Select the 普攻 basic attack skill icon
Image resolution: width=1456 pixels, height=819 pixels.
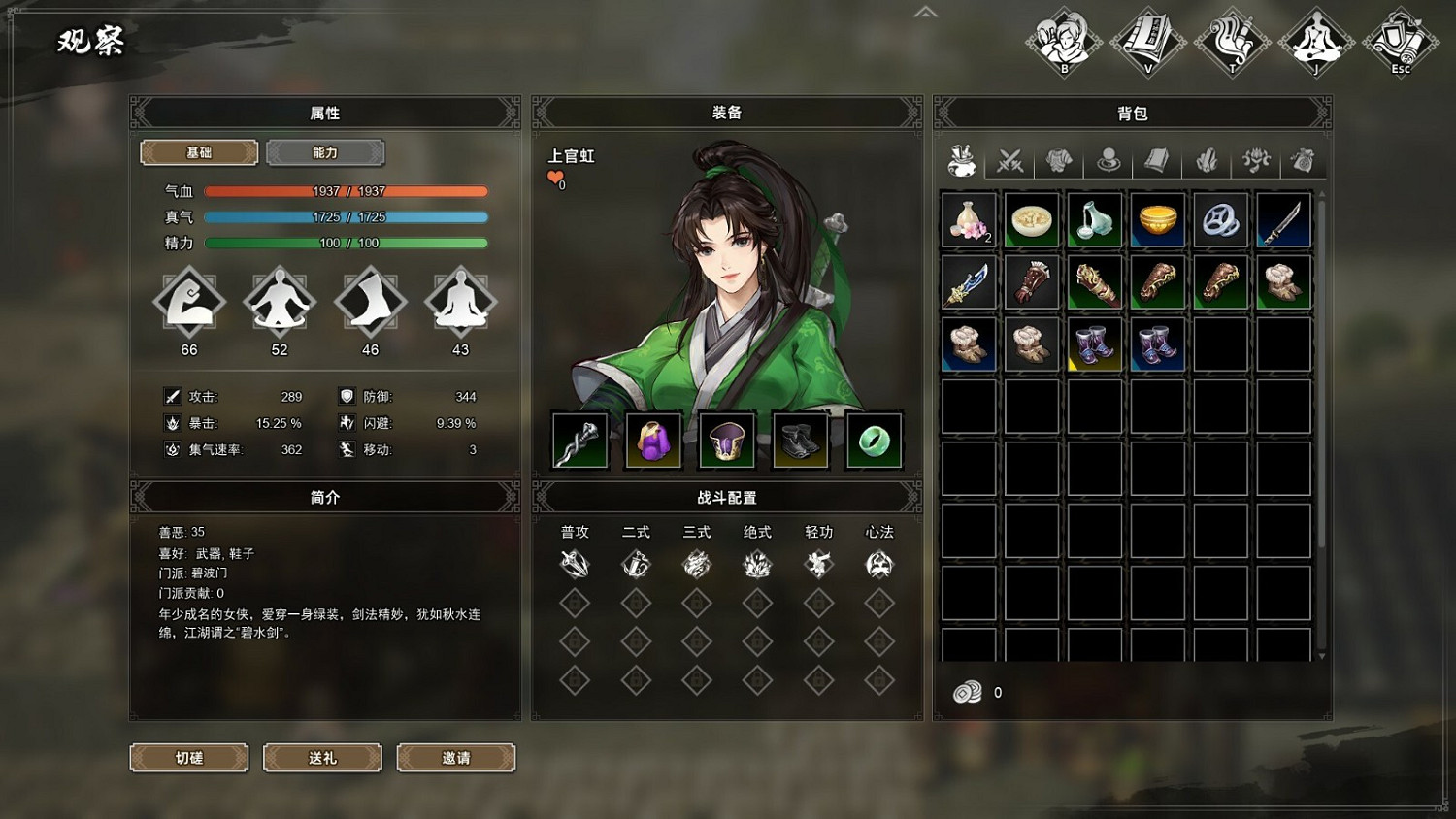[575, 563]
